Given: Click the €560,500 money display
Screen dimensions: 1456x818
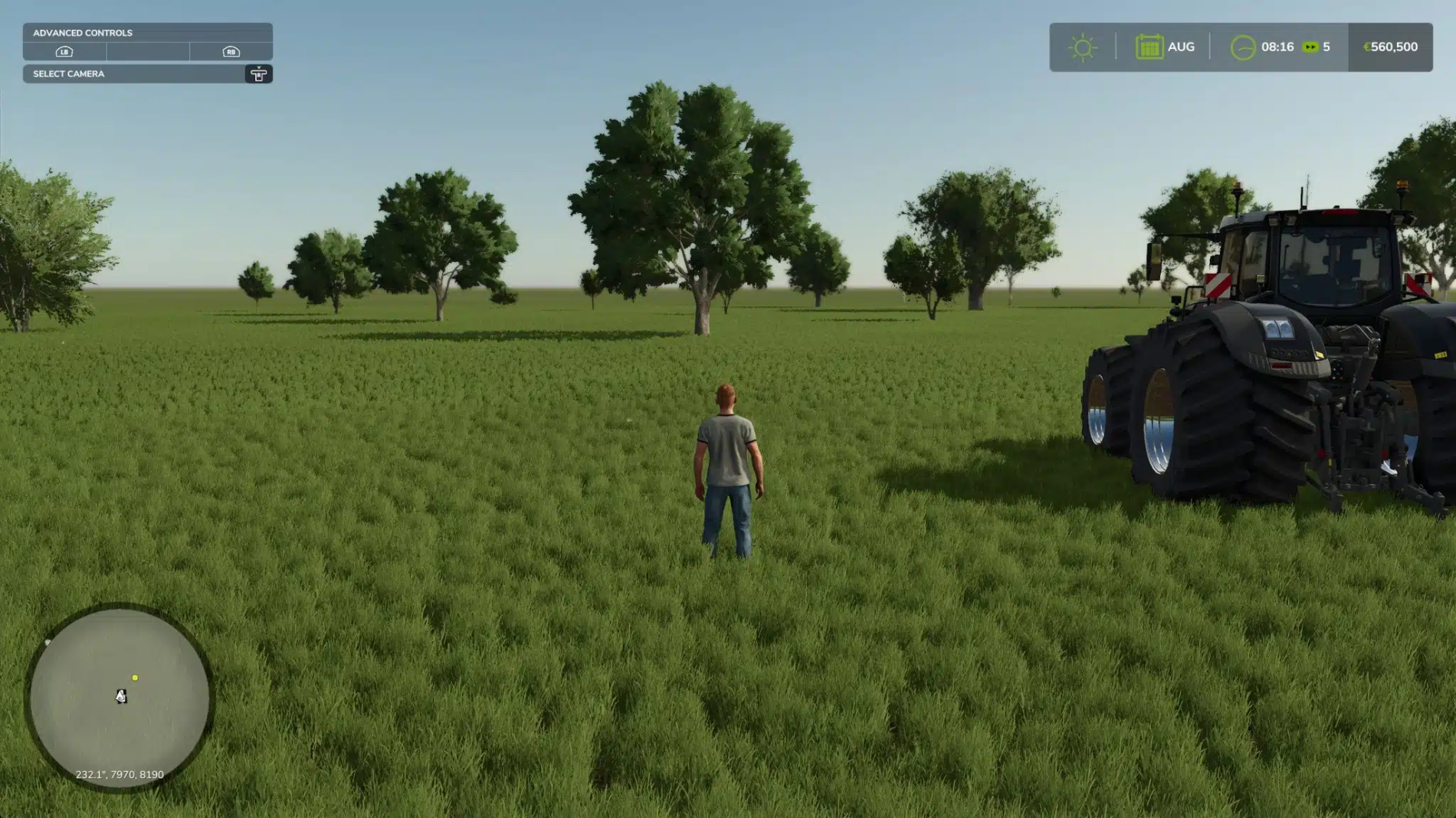Looking at the screenshot, I should pyautogui.click(x=1387, y=47).
